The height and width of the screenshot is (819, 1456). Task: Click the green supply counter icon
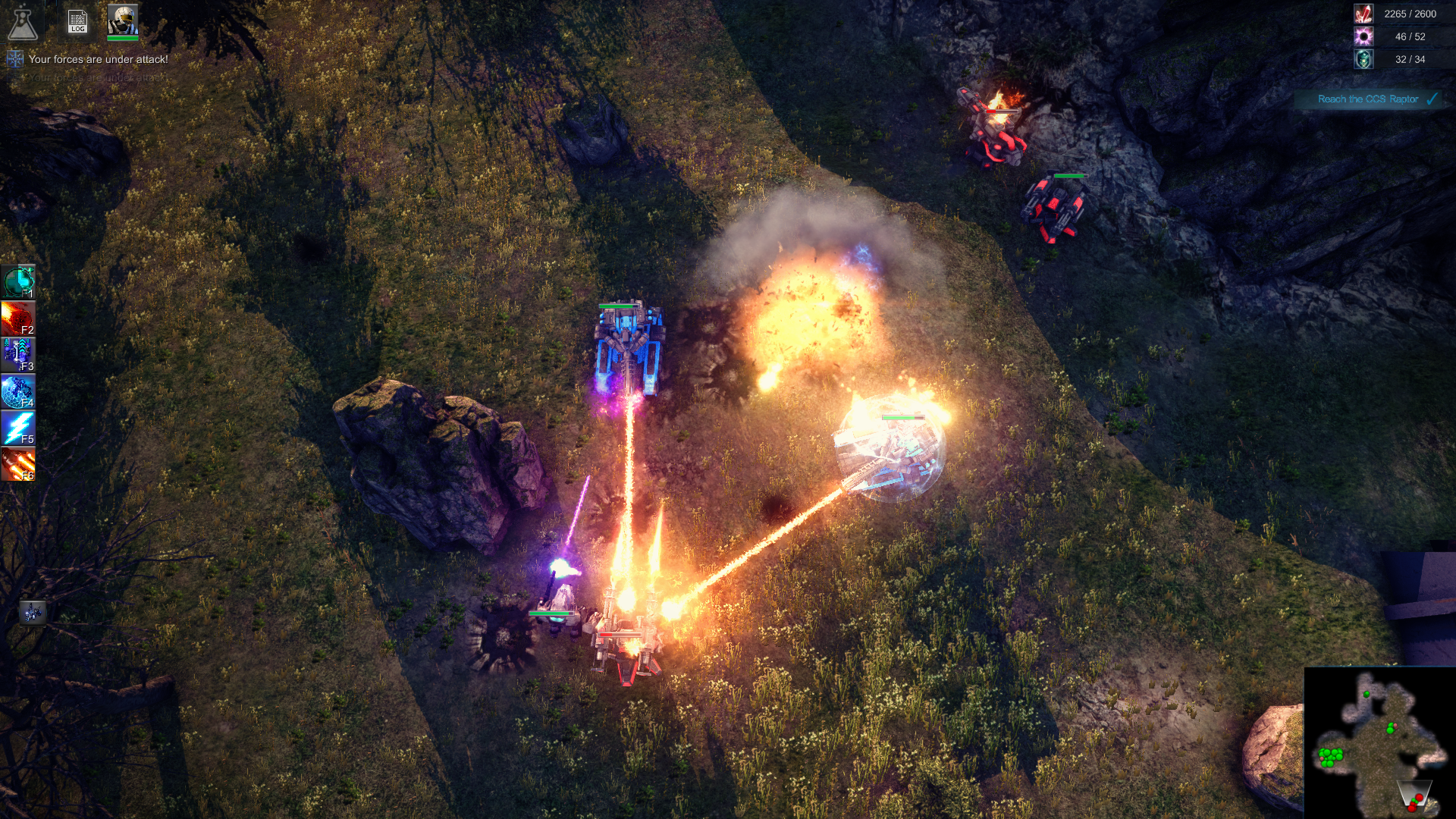(x=1363, y=59)
